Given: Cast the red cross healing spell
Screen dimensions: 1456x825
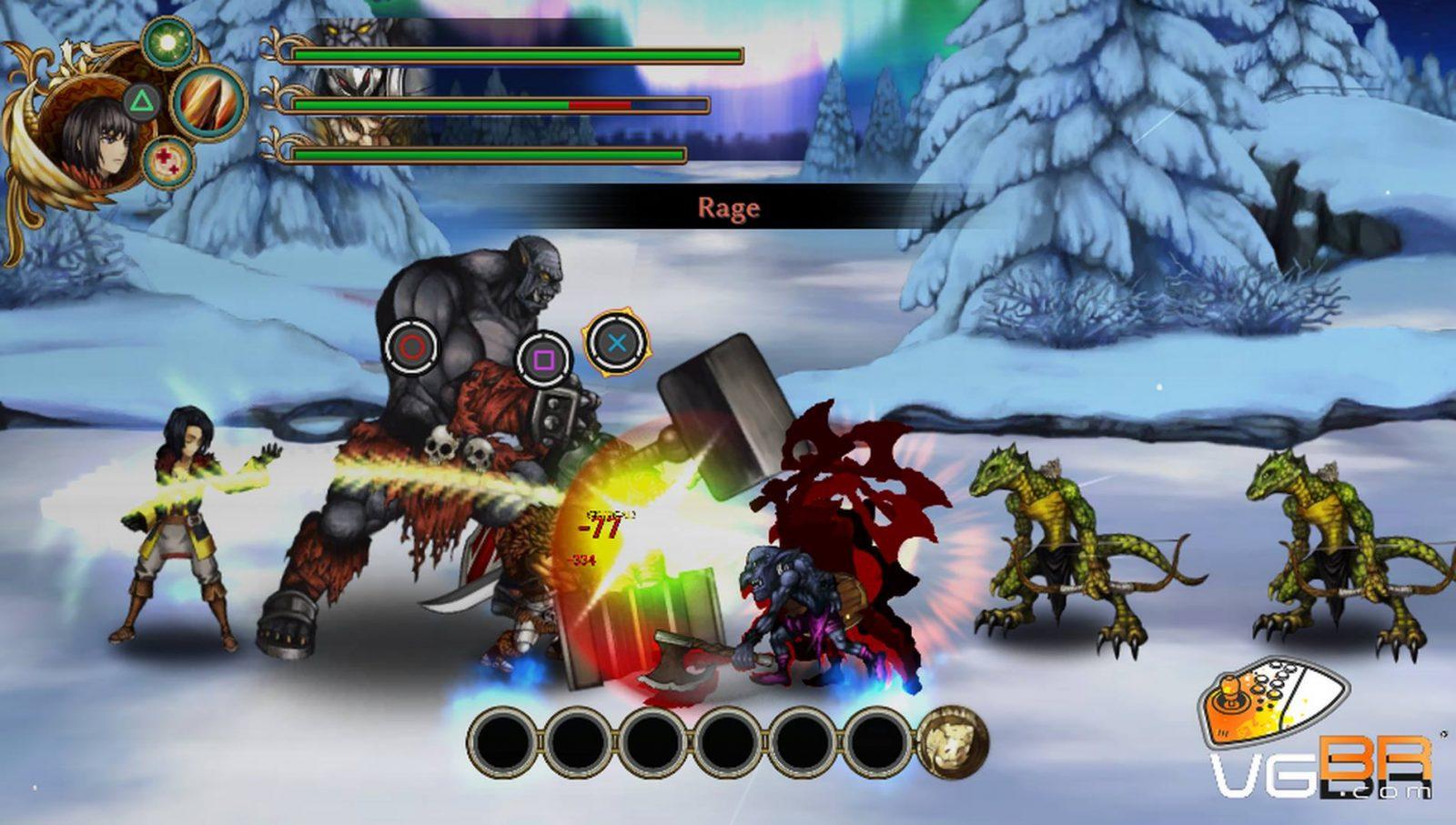Looking at the screenshot, I should coord(167,162).
